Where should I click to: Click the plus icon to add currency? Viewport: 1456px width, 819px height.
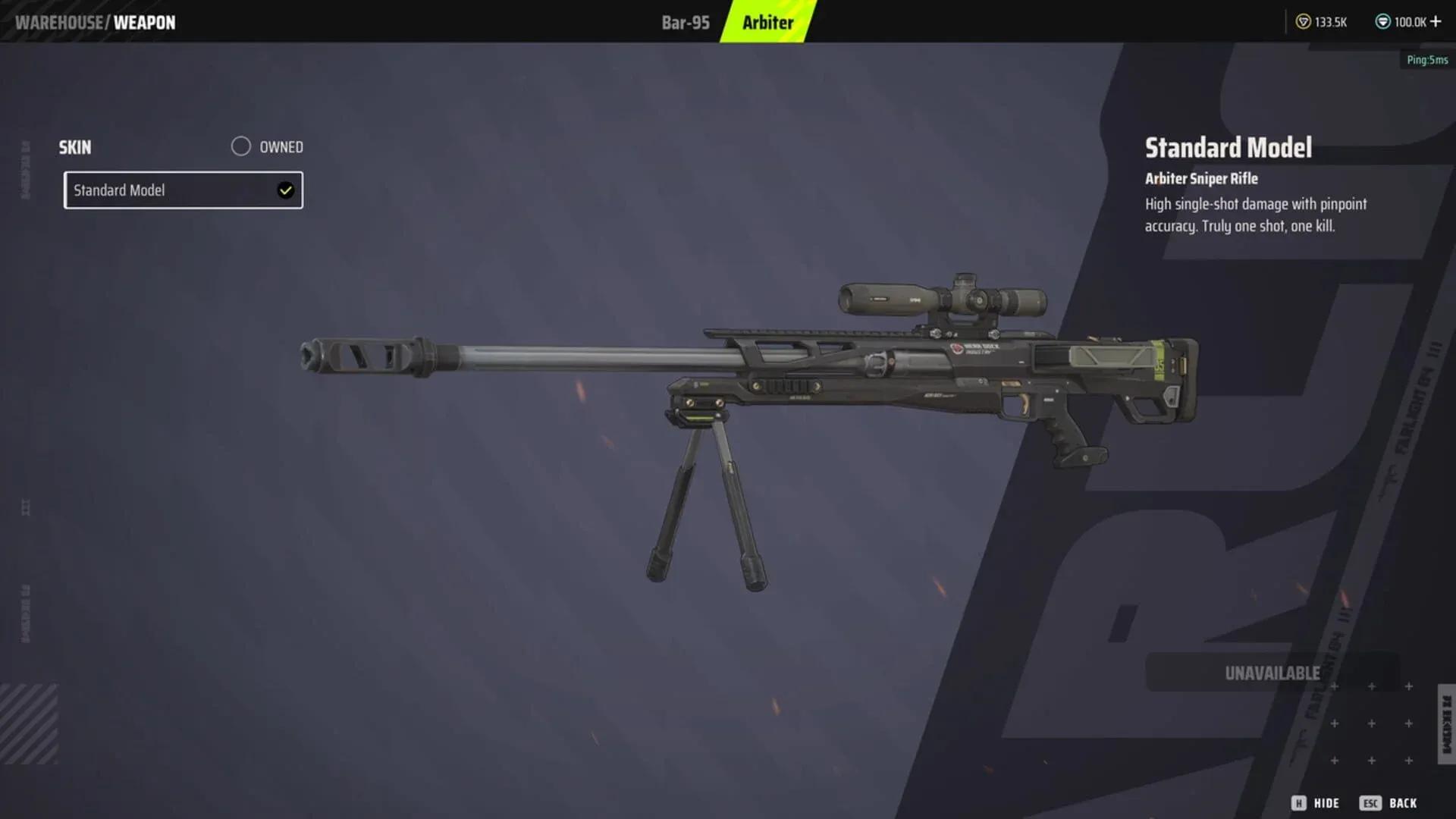click(x=1437, y=22)
